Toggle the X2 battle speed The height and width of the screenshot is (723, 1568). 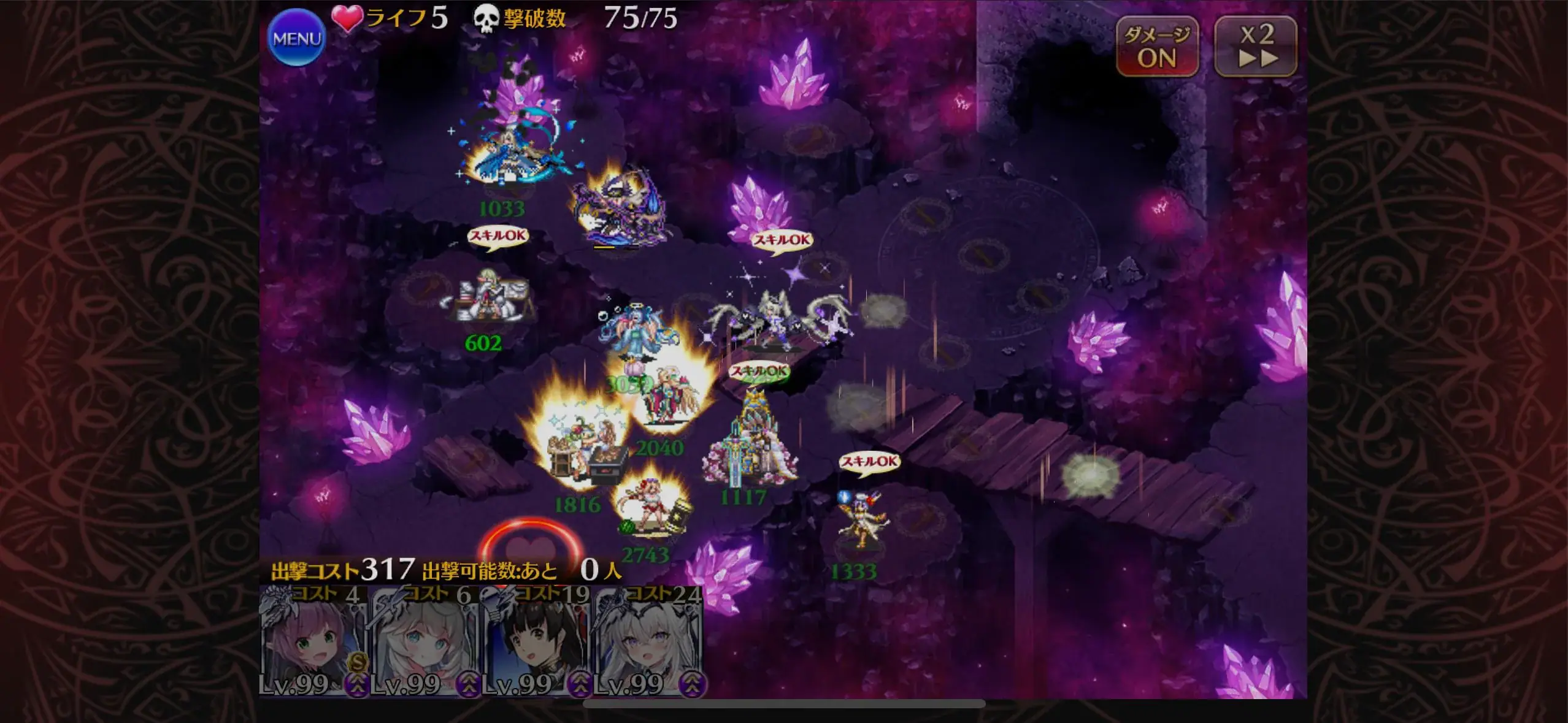point(1256,47)
